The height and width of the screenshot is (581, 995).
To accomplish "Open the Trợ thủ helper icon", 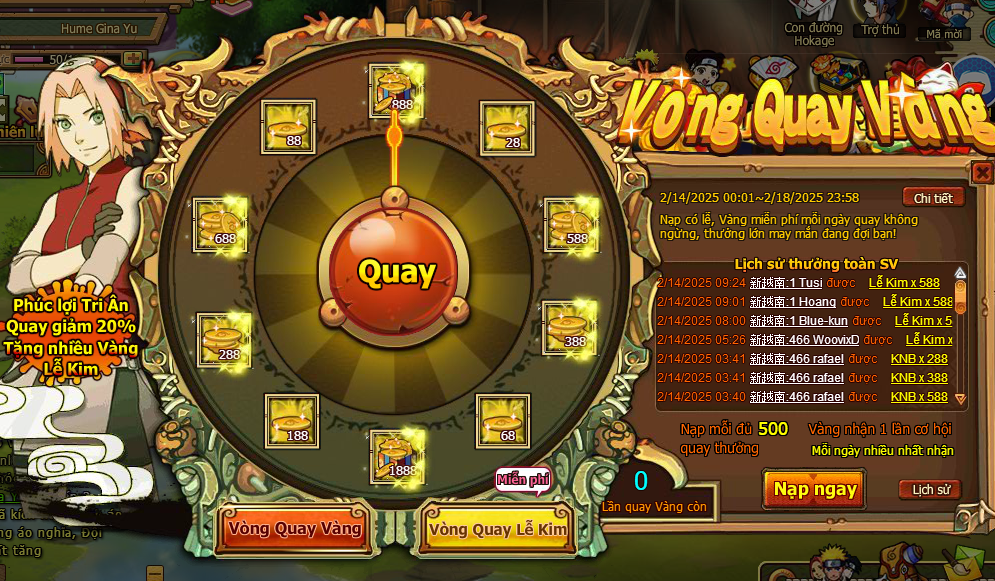I will [881, 22].
